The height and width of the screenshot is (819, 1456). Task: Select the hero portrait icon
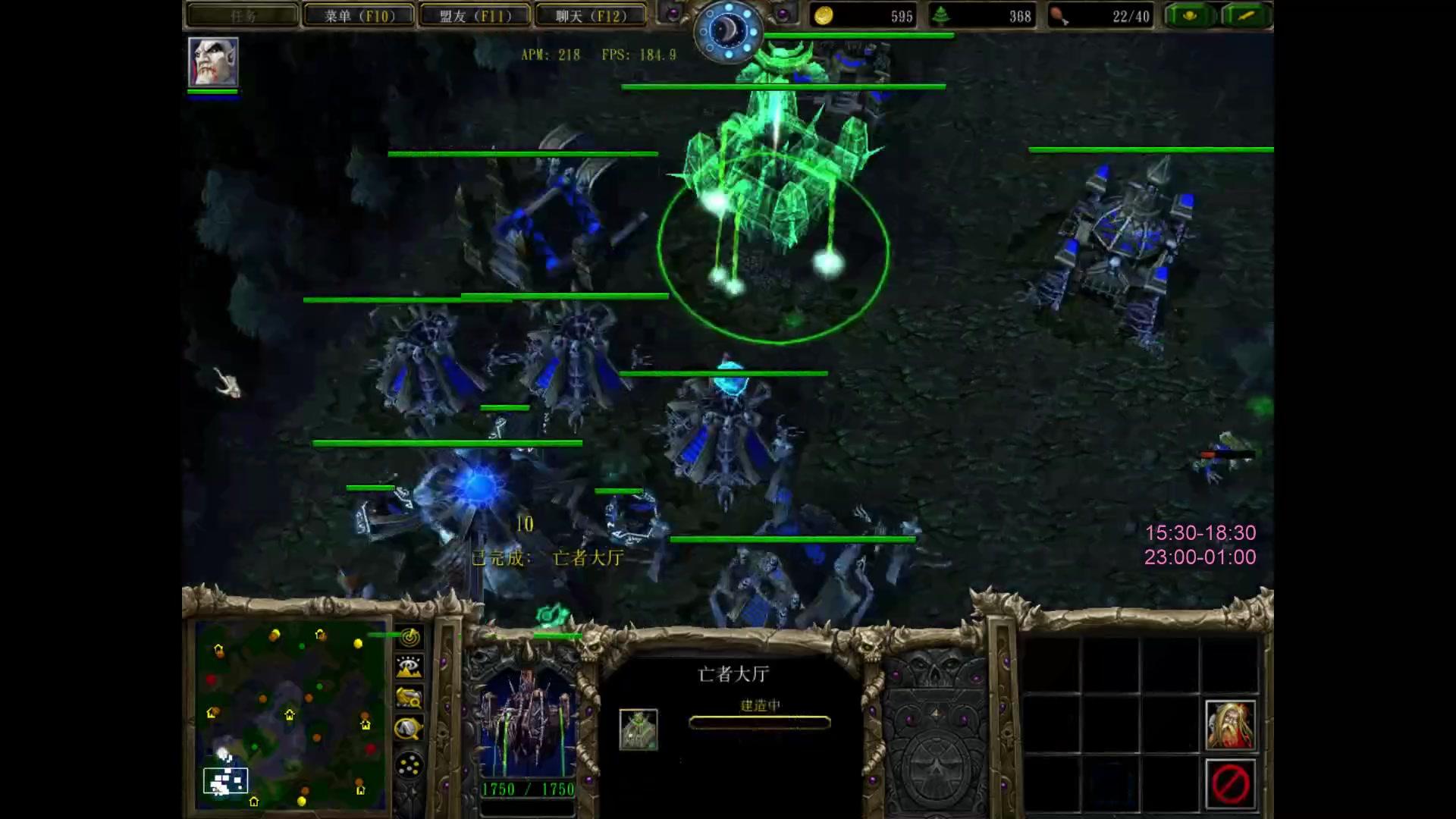tap(213, 62)
